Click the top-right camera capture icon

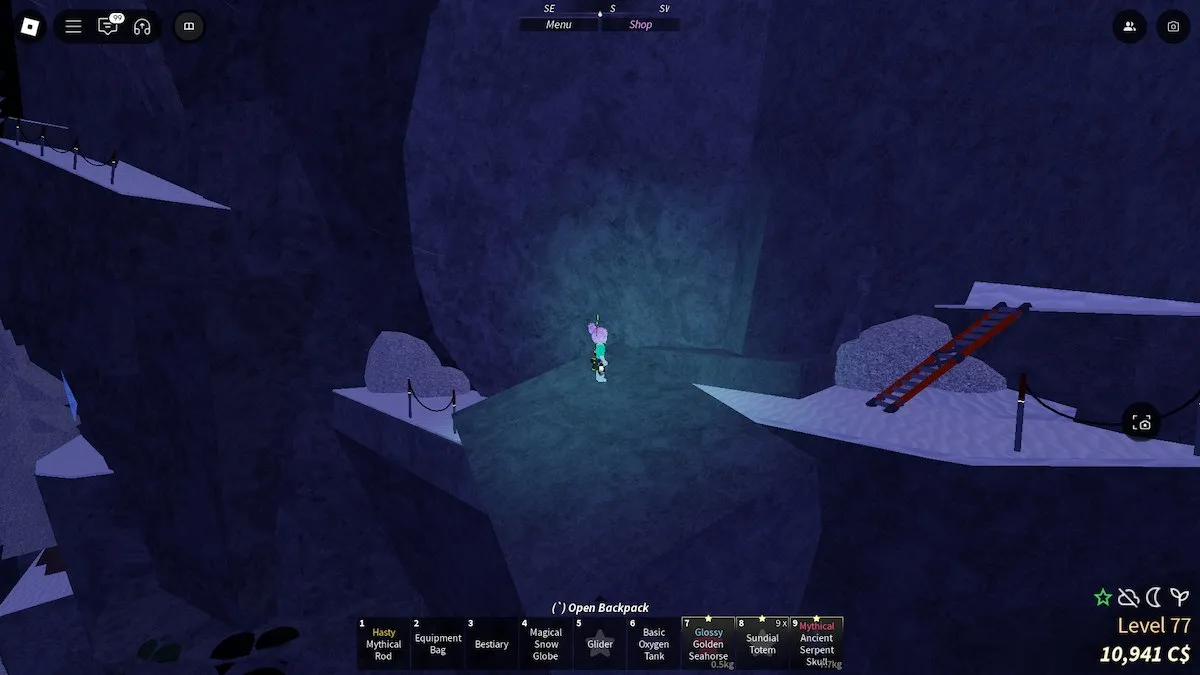[x=1173, y=27]
